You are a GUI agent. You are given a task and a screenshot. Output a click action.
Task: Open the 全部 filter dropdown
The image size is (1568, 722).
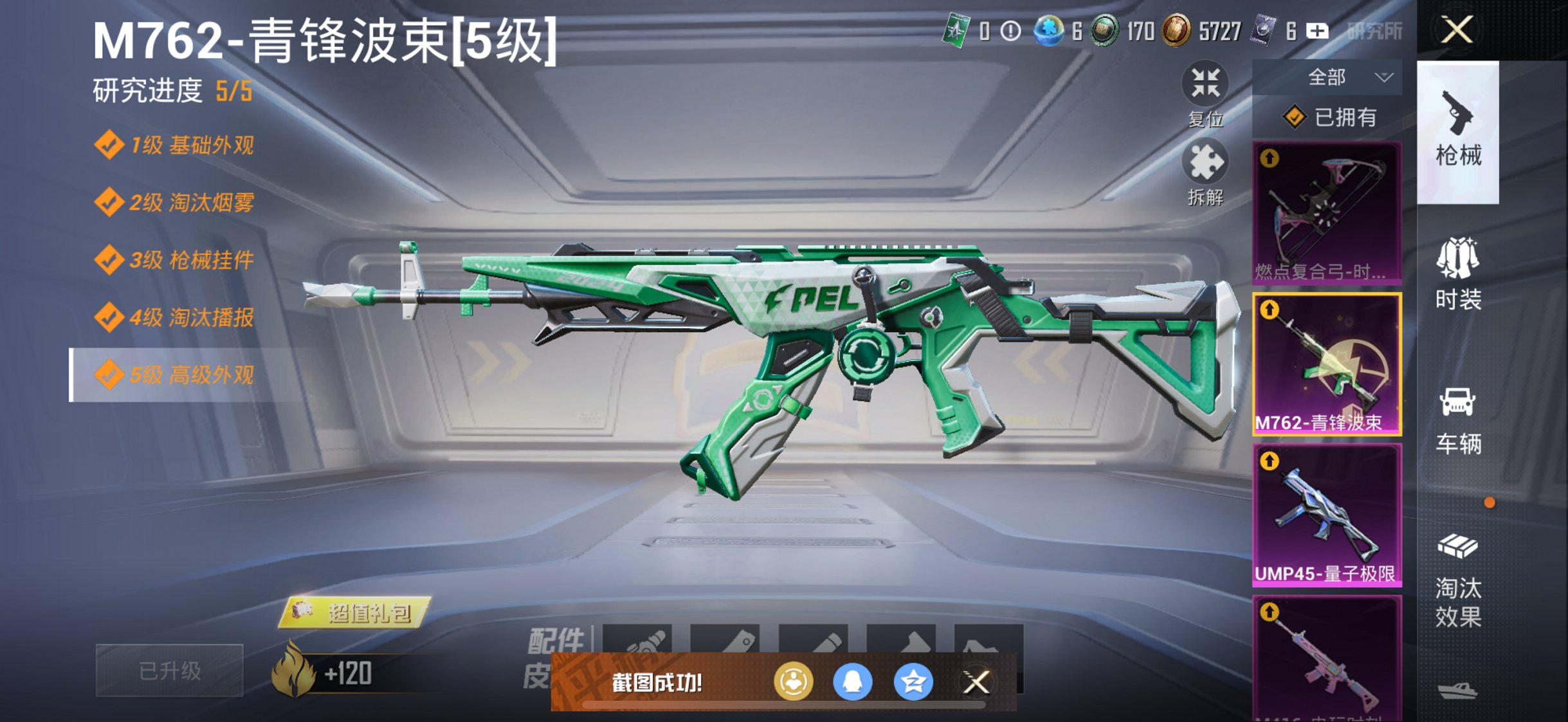pos(1328,76)
